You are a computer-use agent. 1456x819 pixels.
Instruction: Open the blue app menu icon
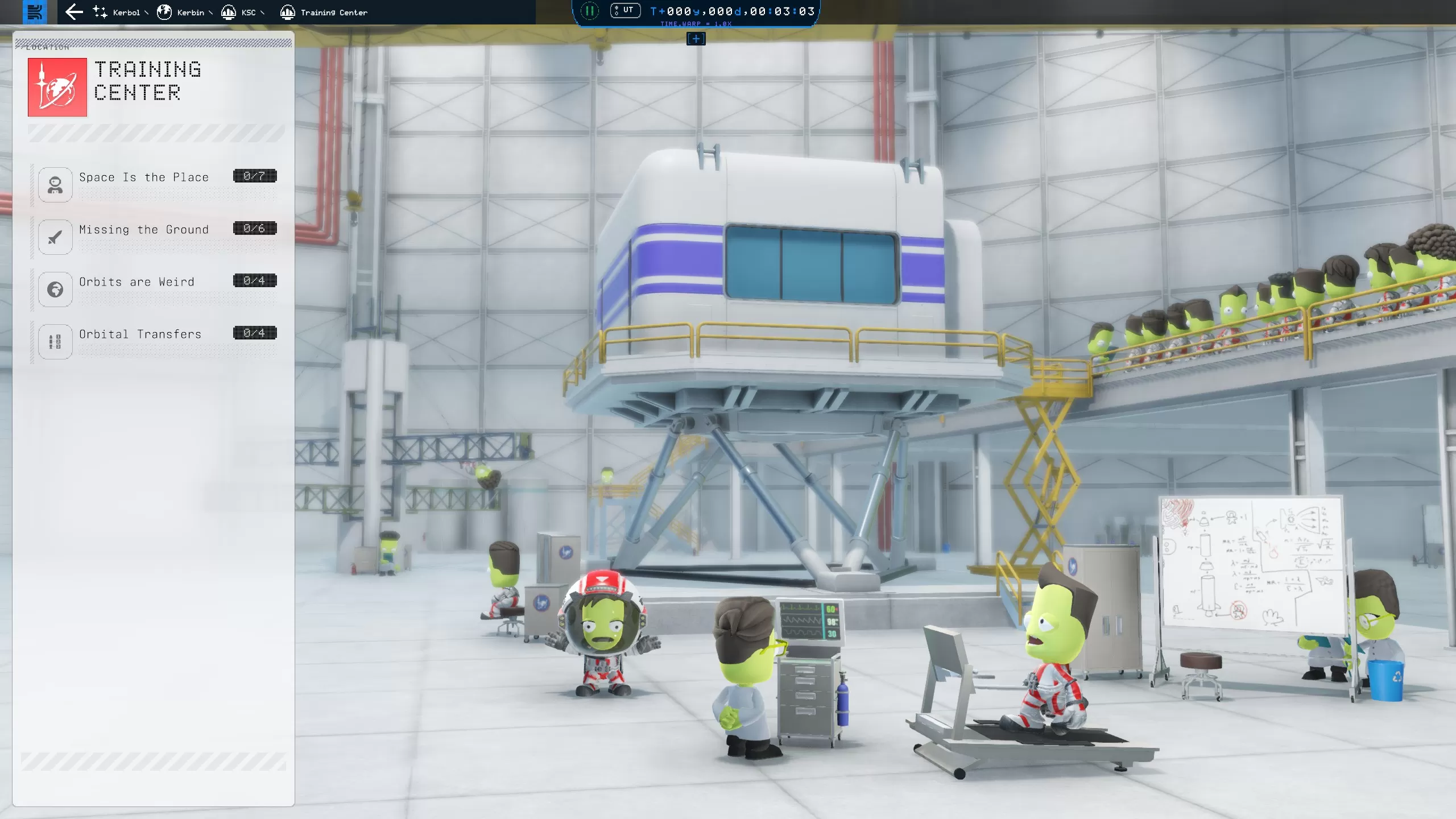35,12
